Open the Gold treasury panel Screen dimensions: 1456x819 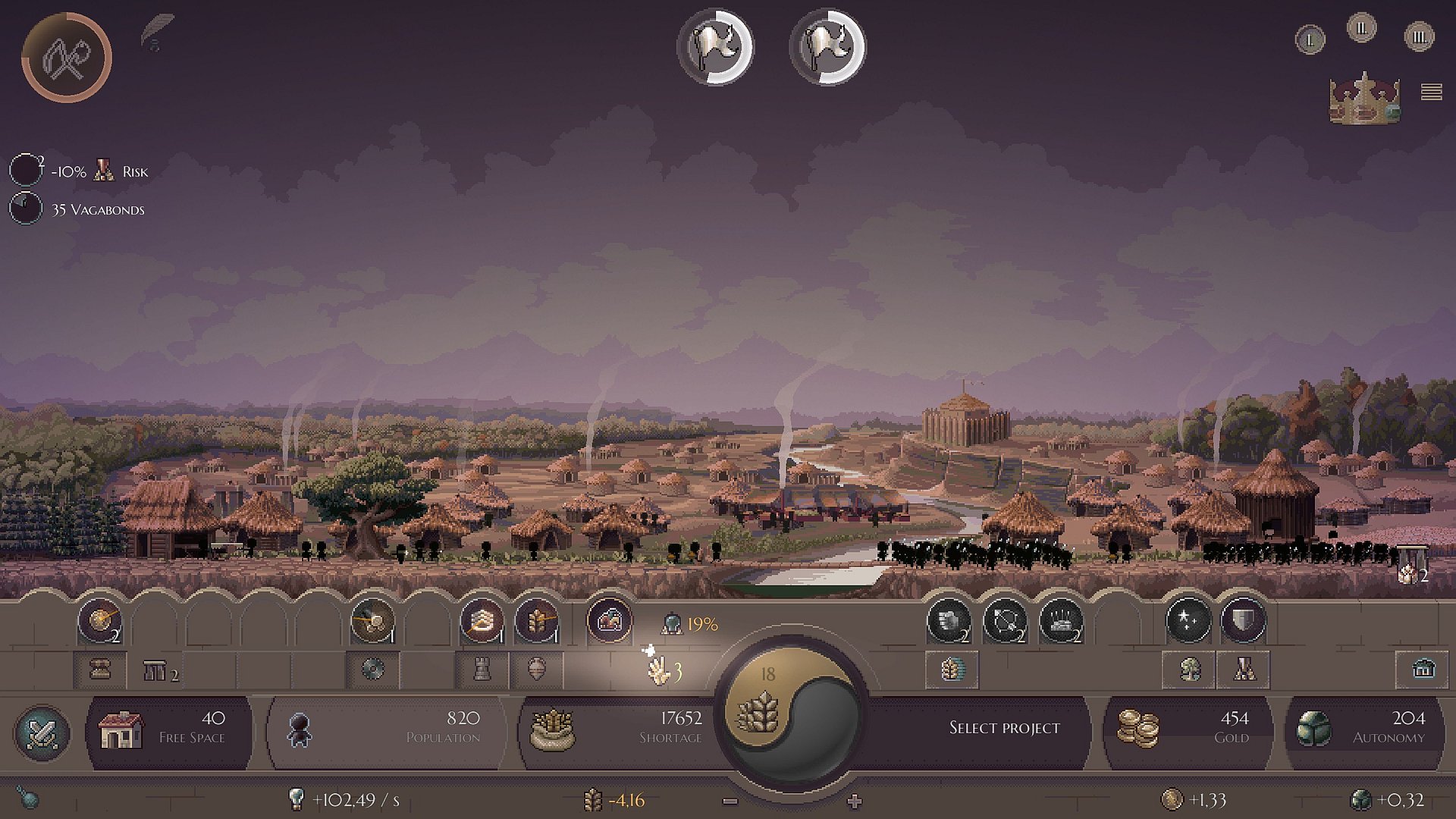click(1187, 728)
